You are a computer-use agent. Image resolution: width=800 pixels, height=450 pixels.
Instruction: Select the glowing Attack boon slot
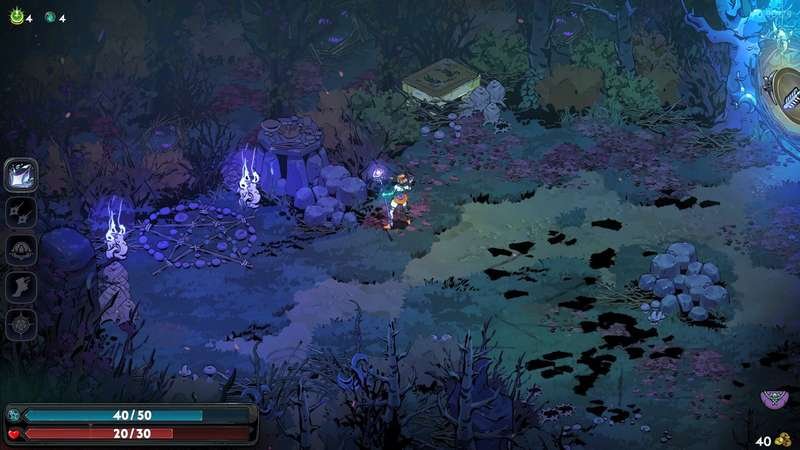pos(22,174)
